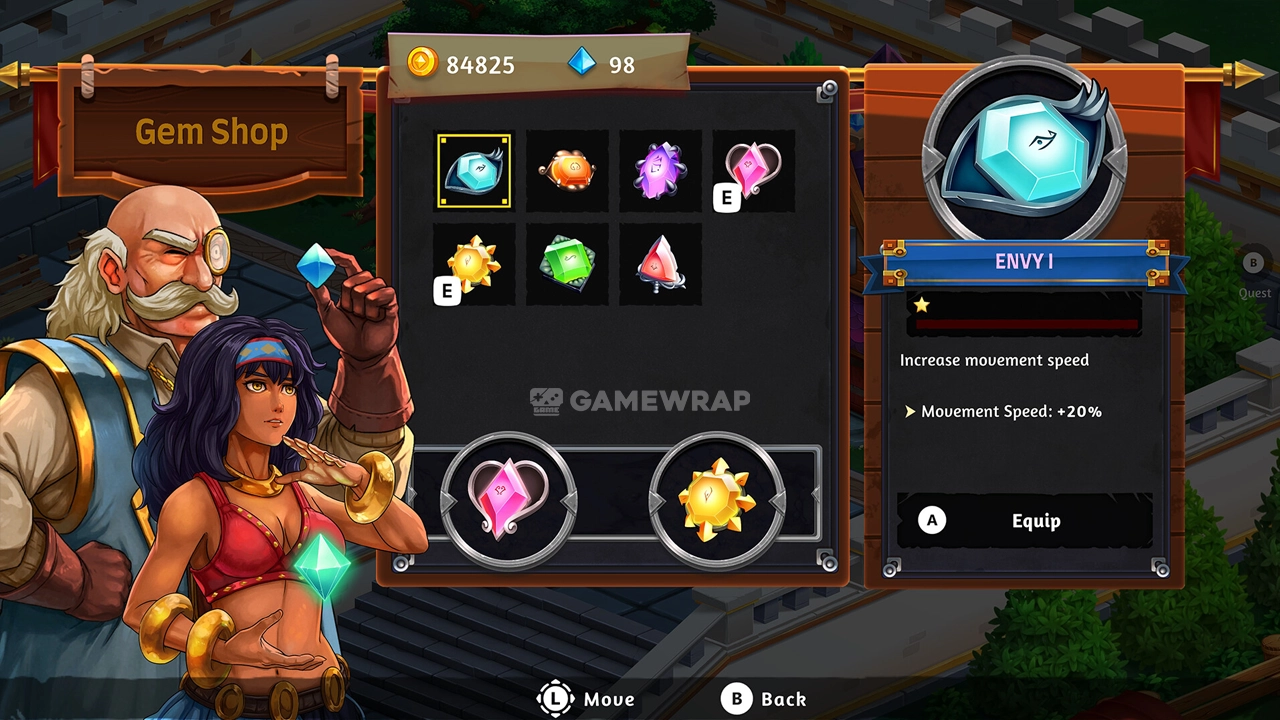Select the red triangular gem

[660, 264]
